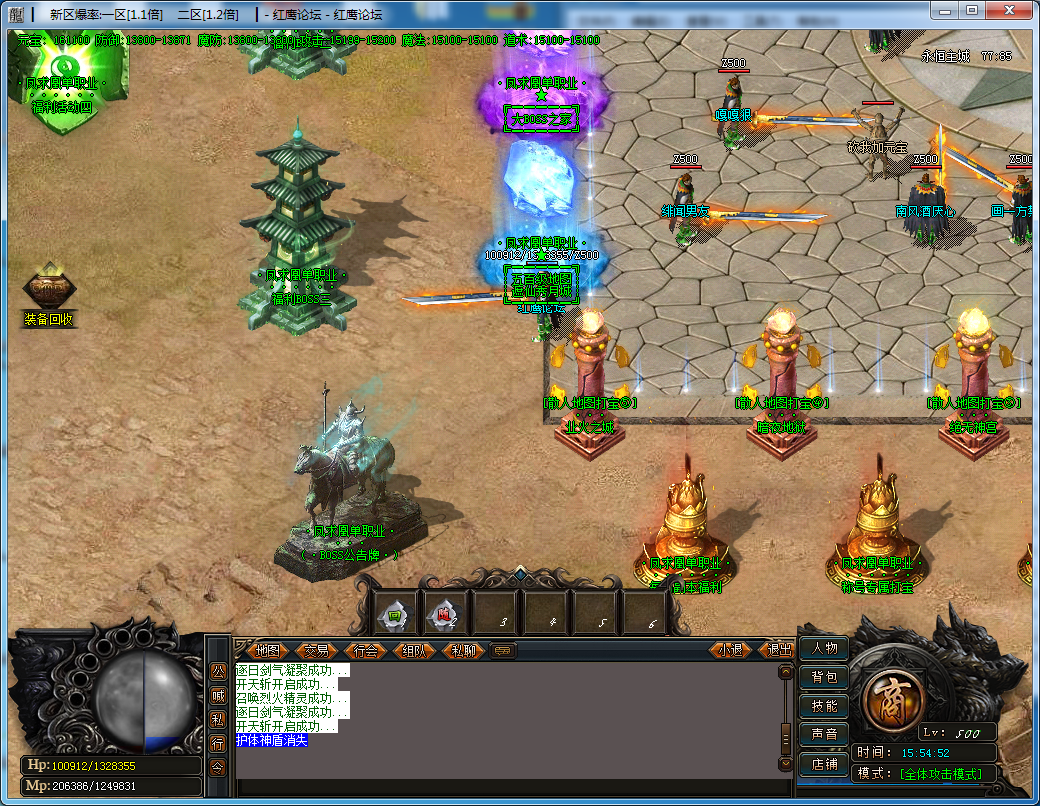Screen dimensions: 1040x806
Task: Click the 小退 logout-to-character button
Action: point(731,650)
